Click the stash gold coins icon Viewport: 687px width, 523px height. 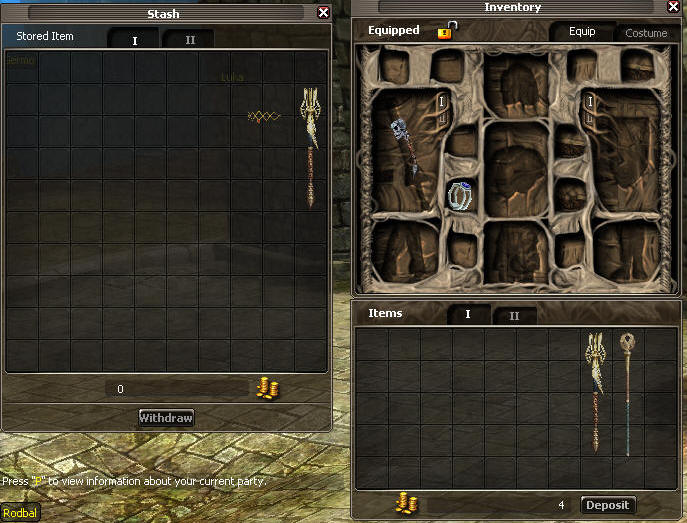tap(267, 389)
